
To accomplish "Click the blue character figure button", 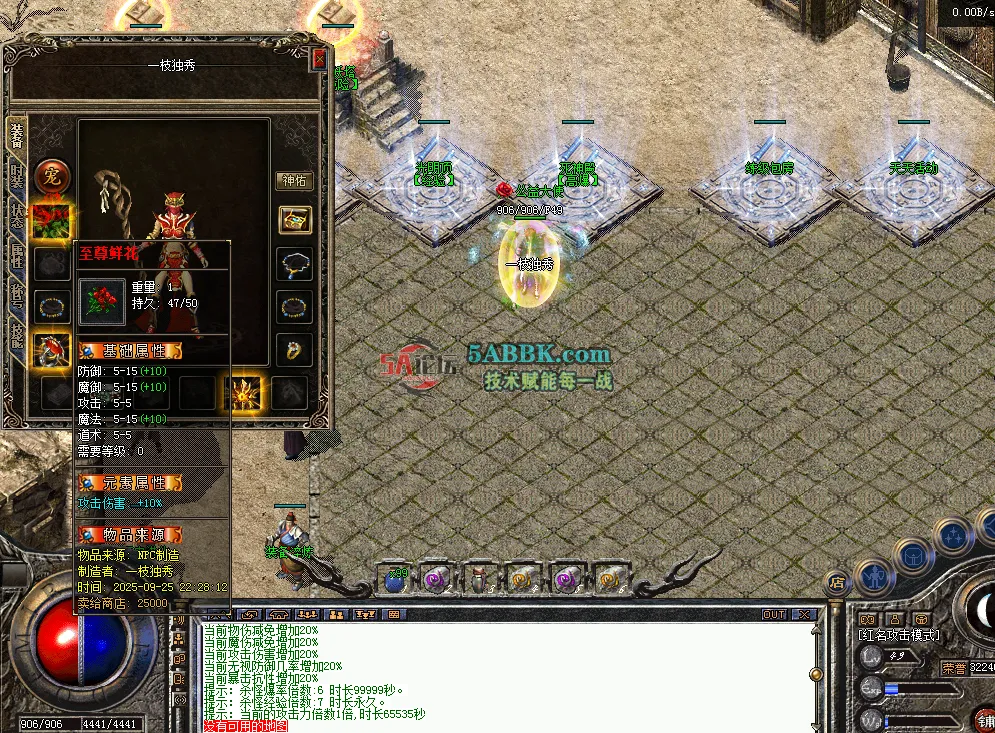I will (875, 577).
